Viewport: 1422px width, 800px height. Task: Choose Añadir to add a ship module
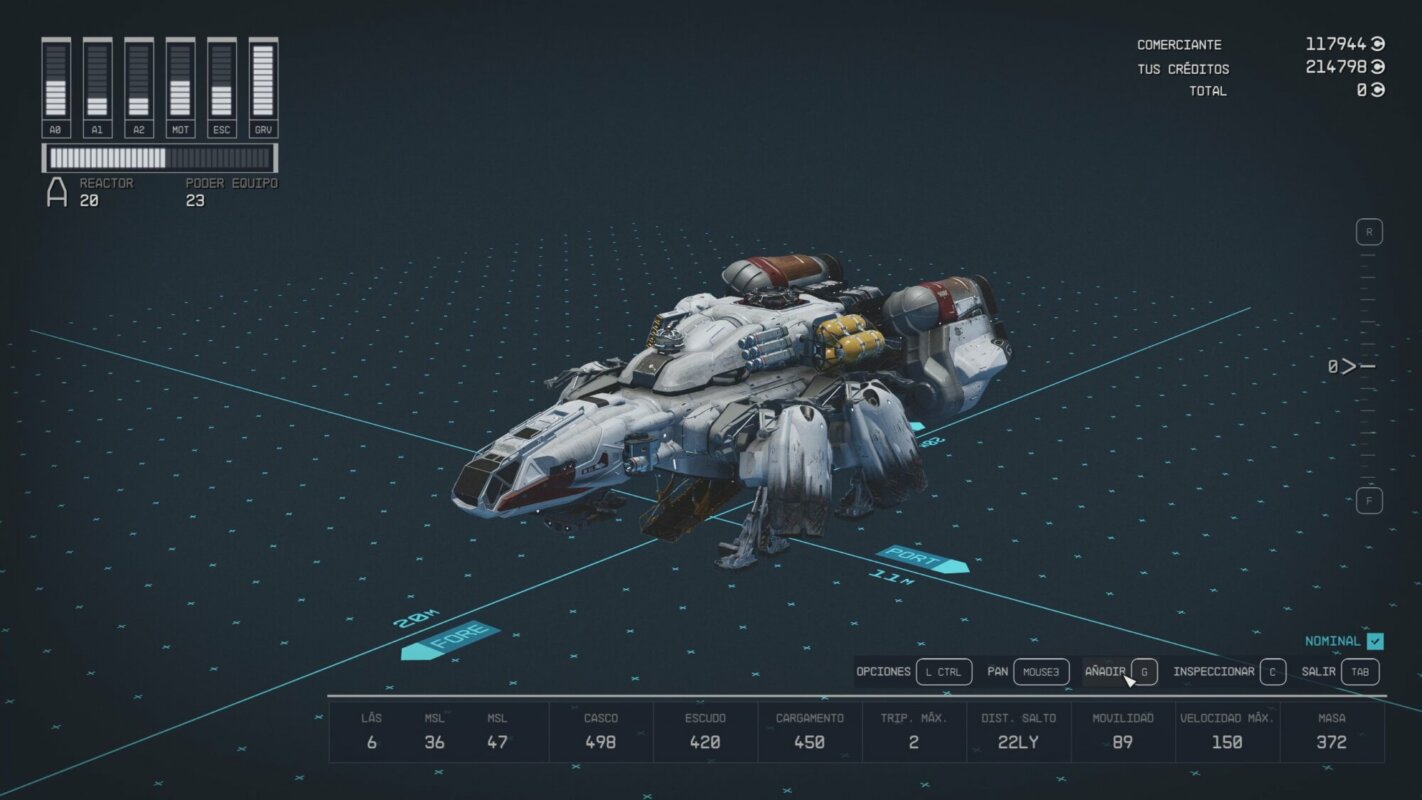pyautogui.click(x=1120, y=672)
